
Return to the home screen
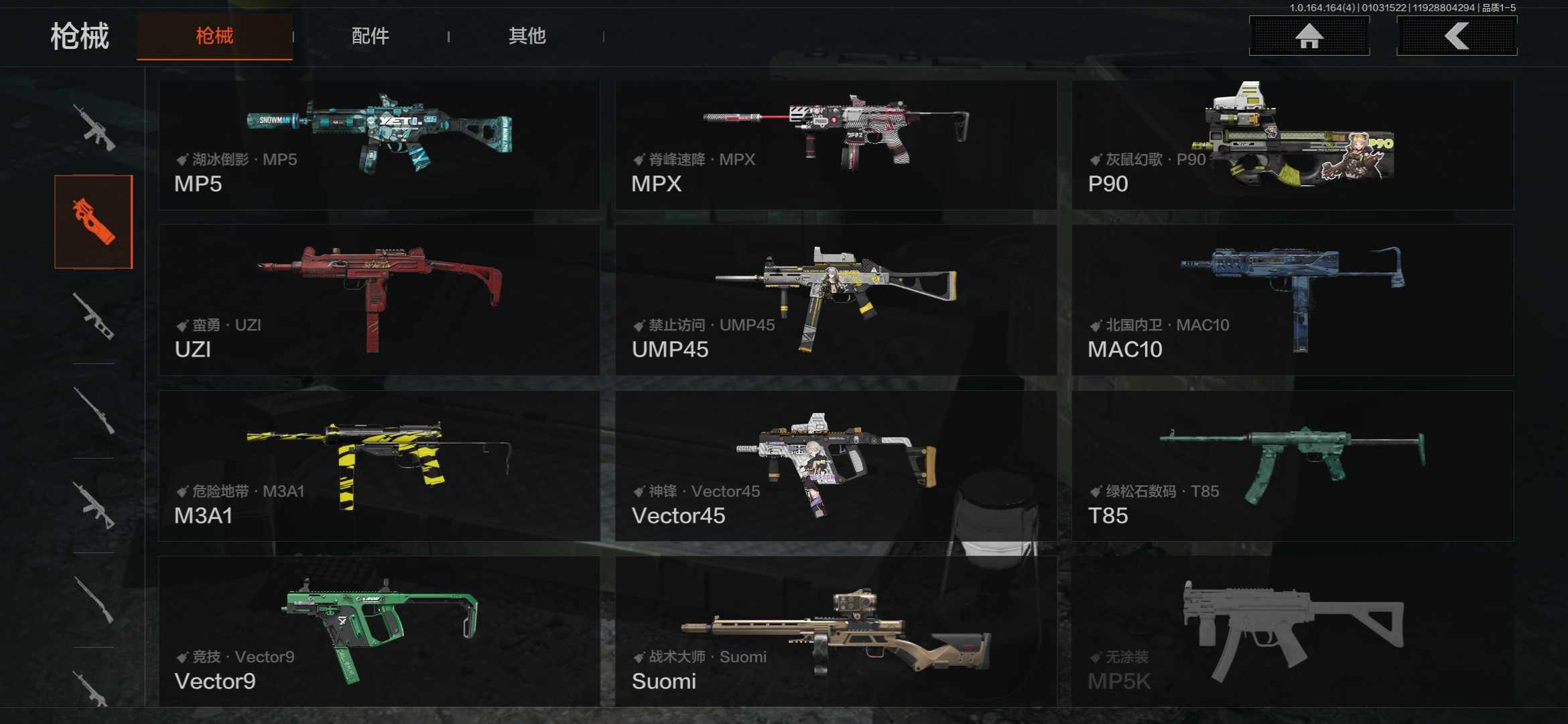1309,36
